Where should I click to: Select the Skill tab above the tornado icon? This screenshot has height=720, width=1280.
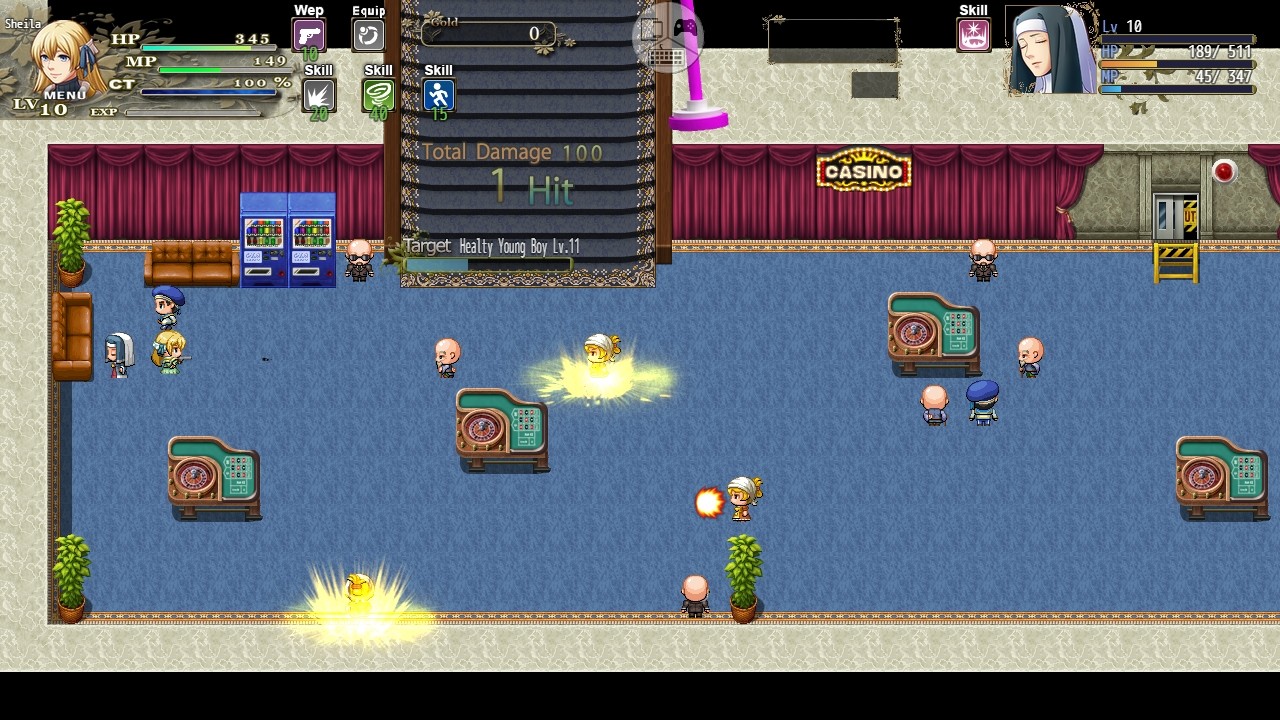377,69
